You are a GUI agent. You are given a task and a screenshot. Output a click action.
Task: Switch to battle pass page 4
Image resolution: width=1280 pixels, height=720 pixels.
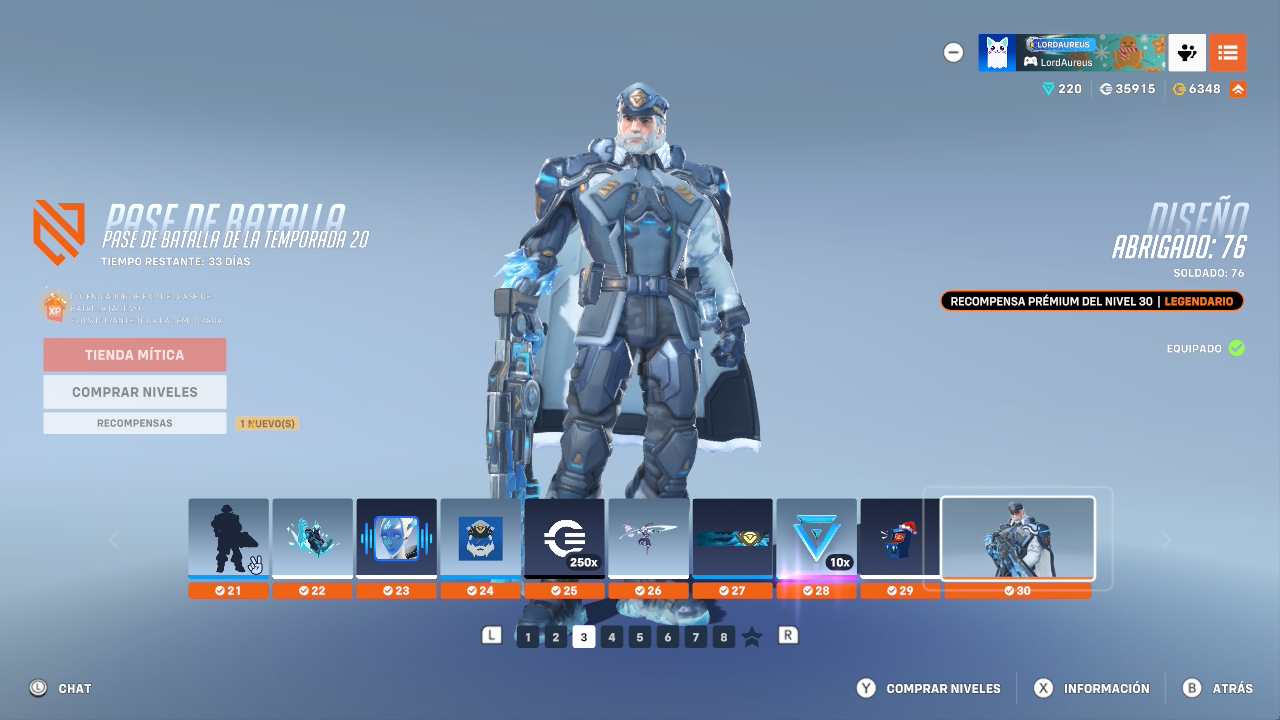(611, 636)
